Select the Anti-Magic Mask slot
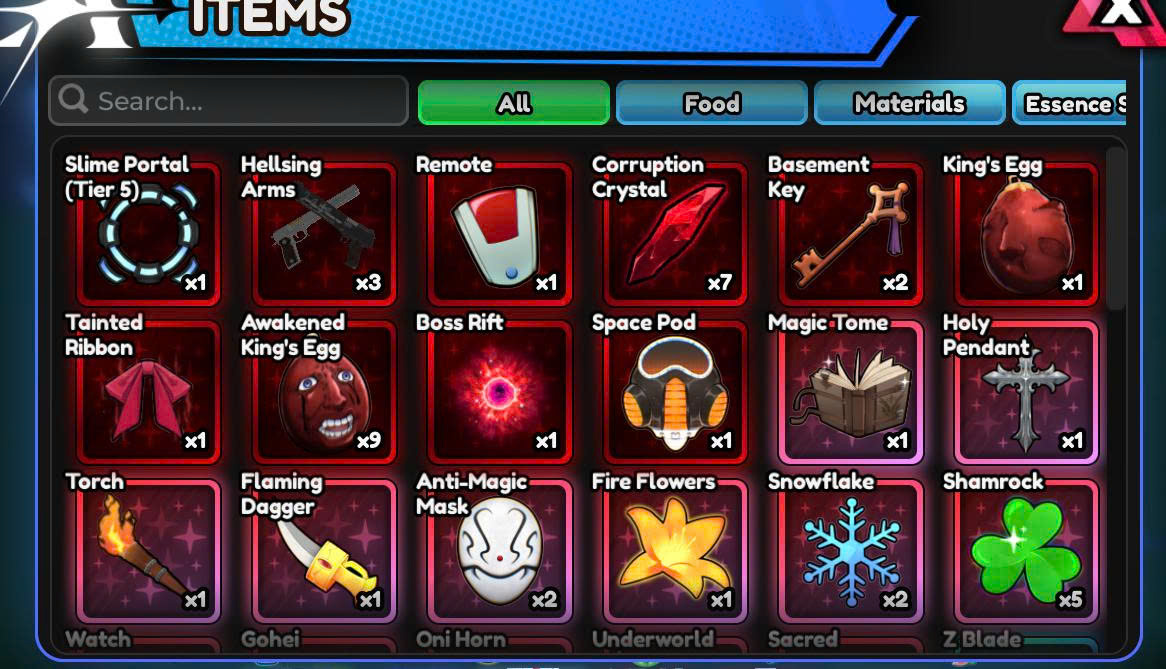This screenshot has width=1166, height=669. tap(498, 551)
